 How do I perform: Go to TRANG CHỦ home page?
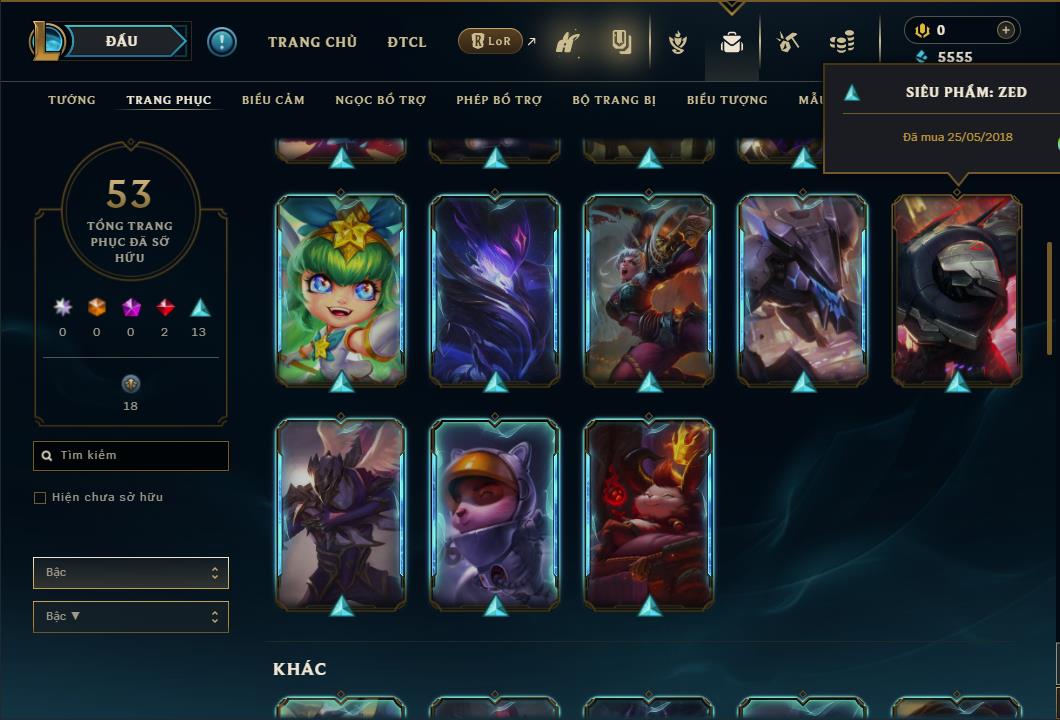pos(312,42)
